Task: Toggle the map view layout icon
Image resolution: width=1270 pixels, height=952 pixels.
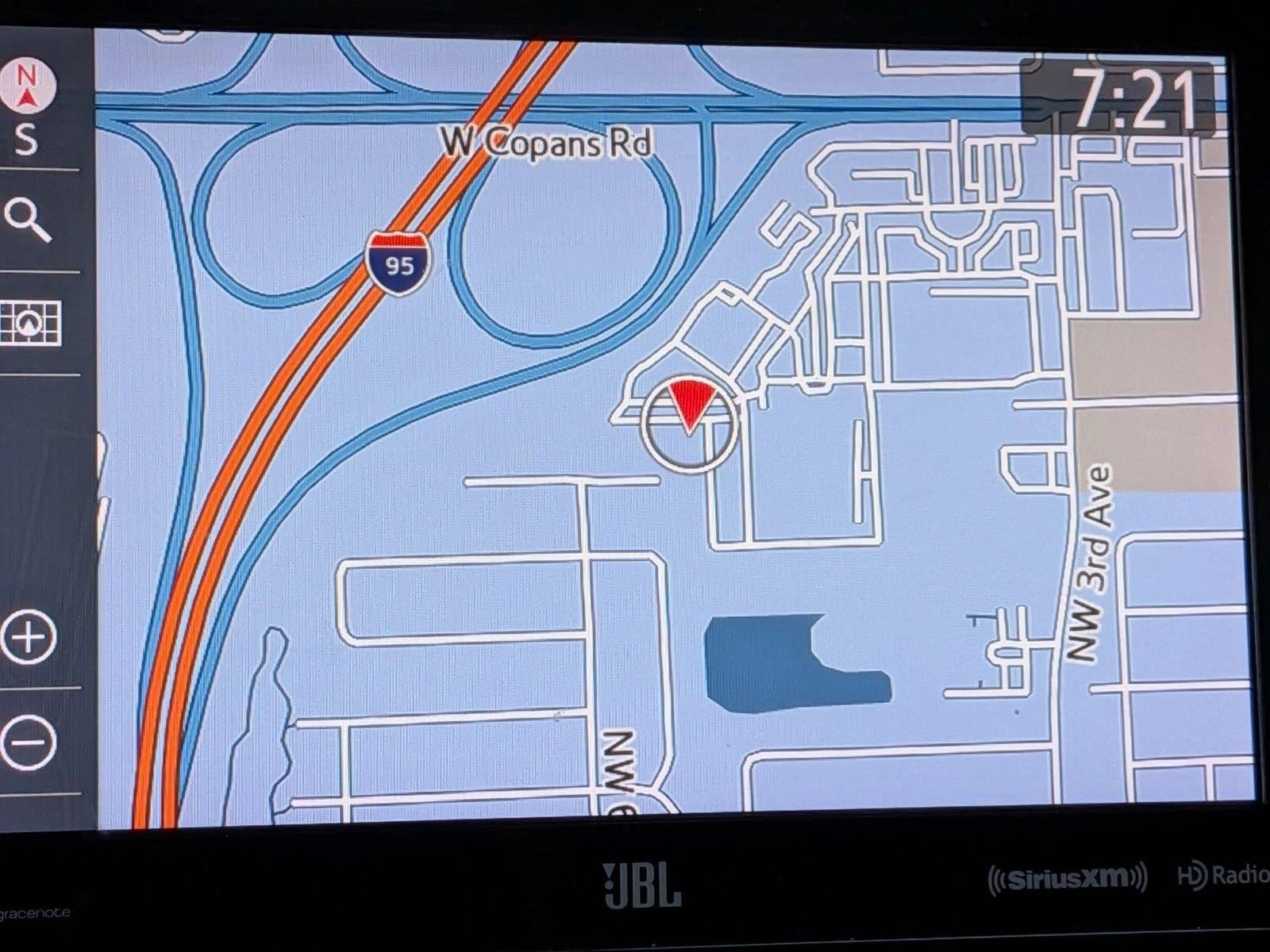Action: pos(30,323)
